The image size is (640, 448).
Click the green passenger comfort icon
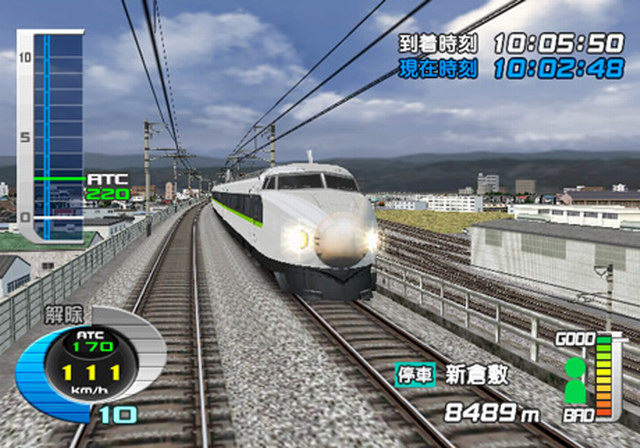(x=575, y=380)
